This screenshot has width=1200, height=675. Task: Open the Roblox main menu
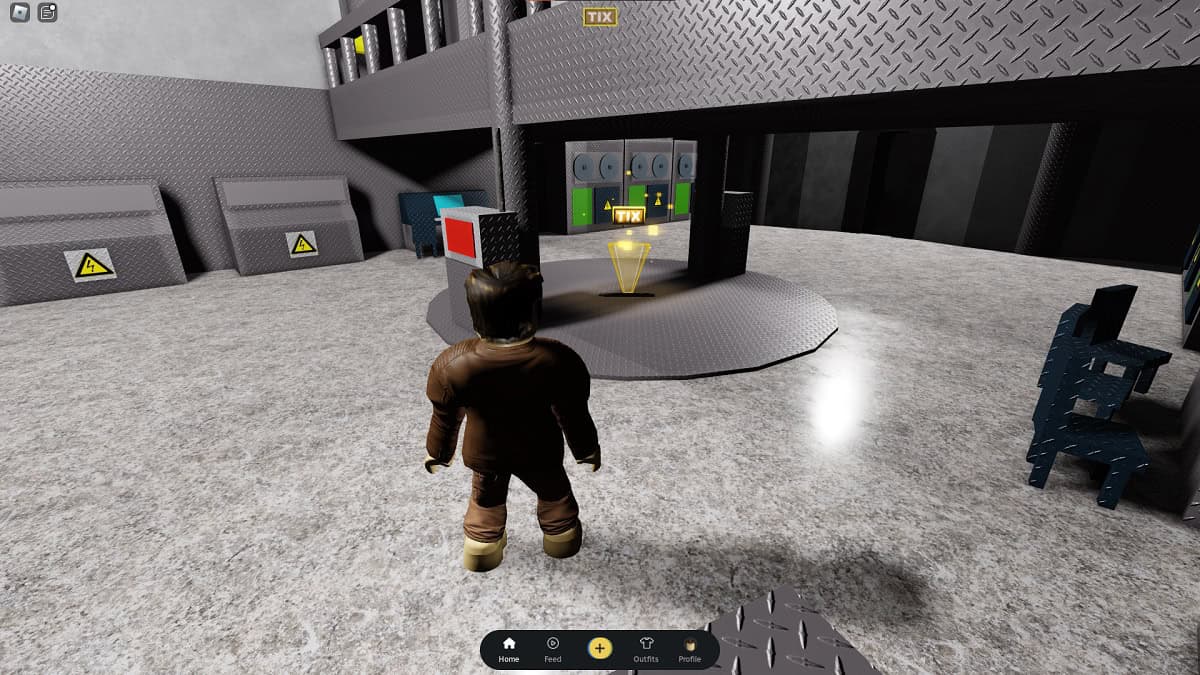(20, 13)
